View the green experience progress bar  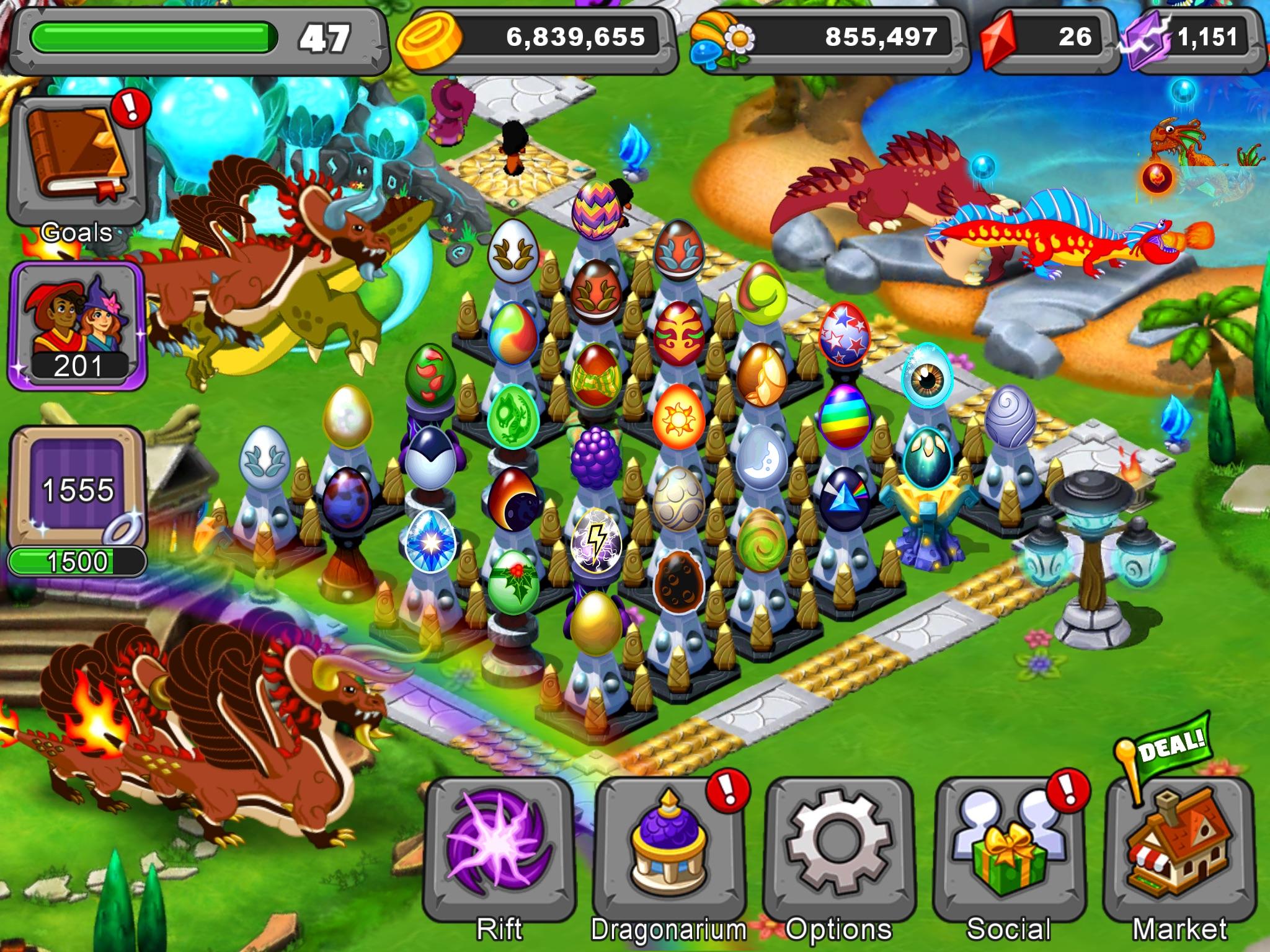155,36
